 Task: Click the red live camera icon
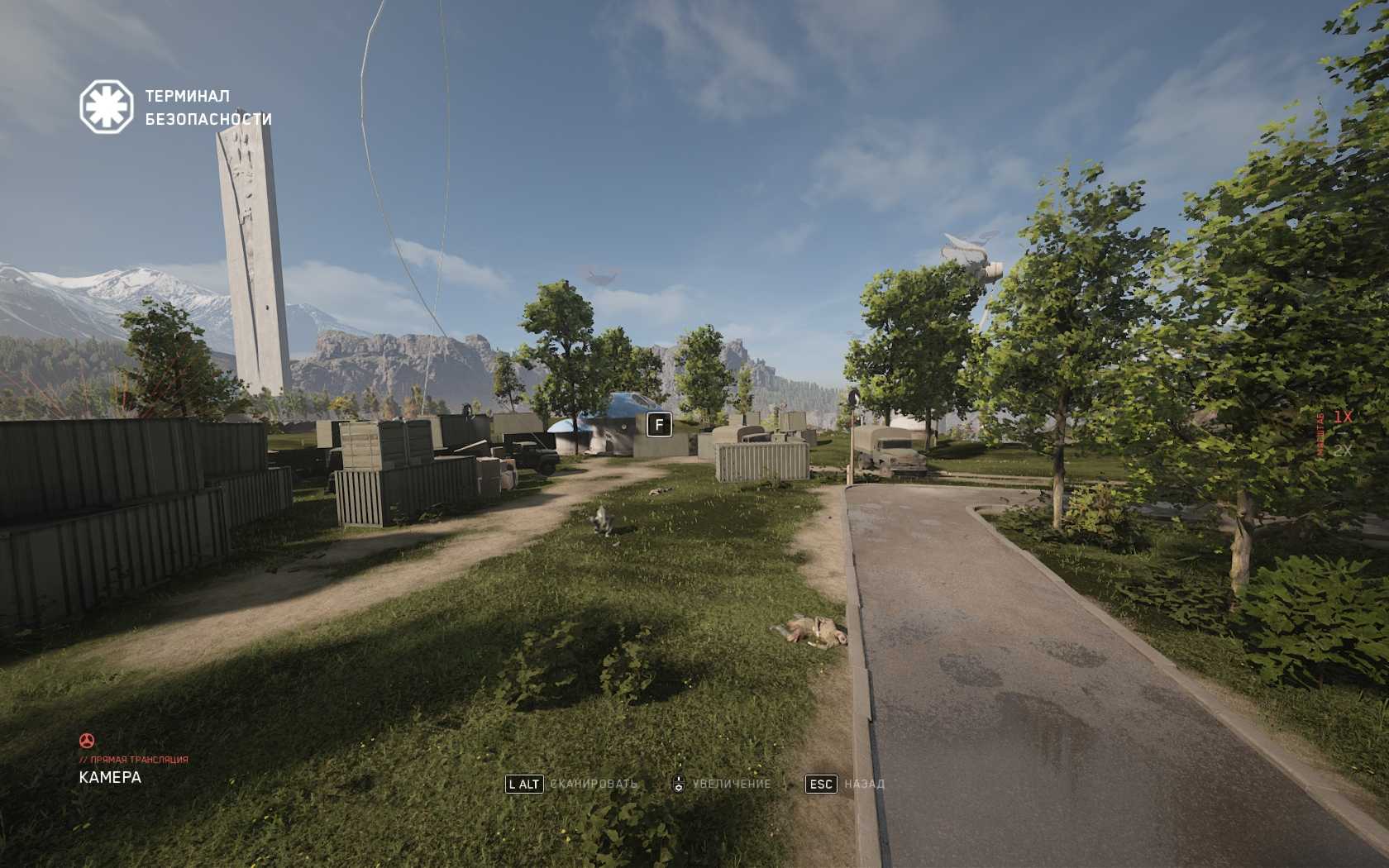pyautogui.click(x=87, y=740)
